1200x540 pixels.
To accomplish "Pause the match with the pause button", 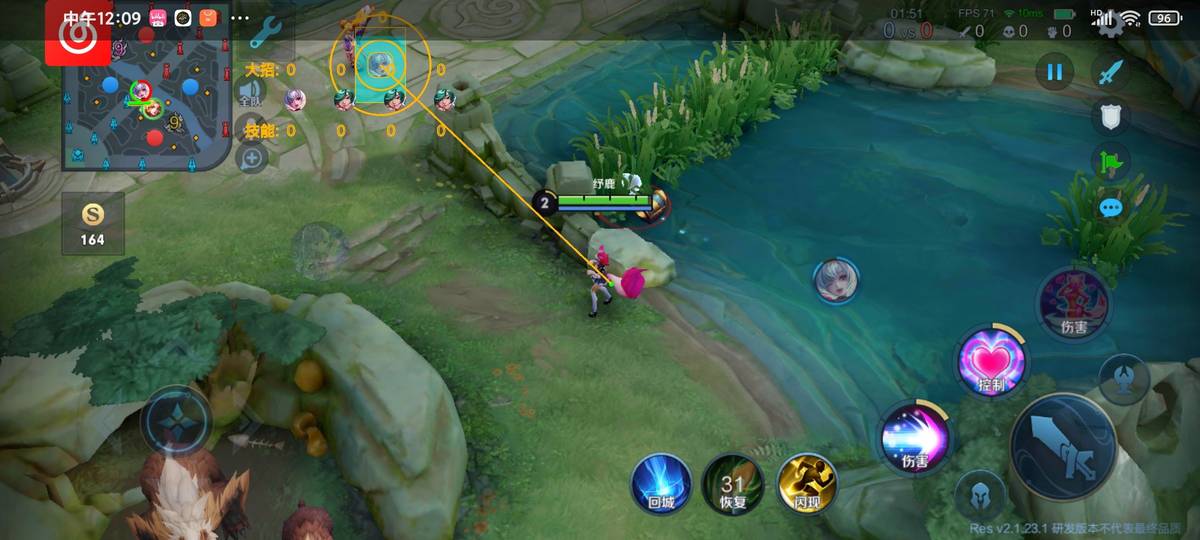I will [1053, 71].
